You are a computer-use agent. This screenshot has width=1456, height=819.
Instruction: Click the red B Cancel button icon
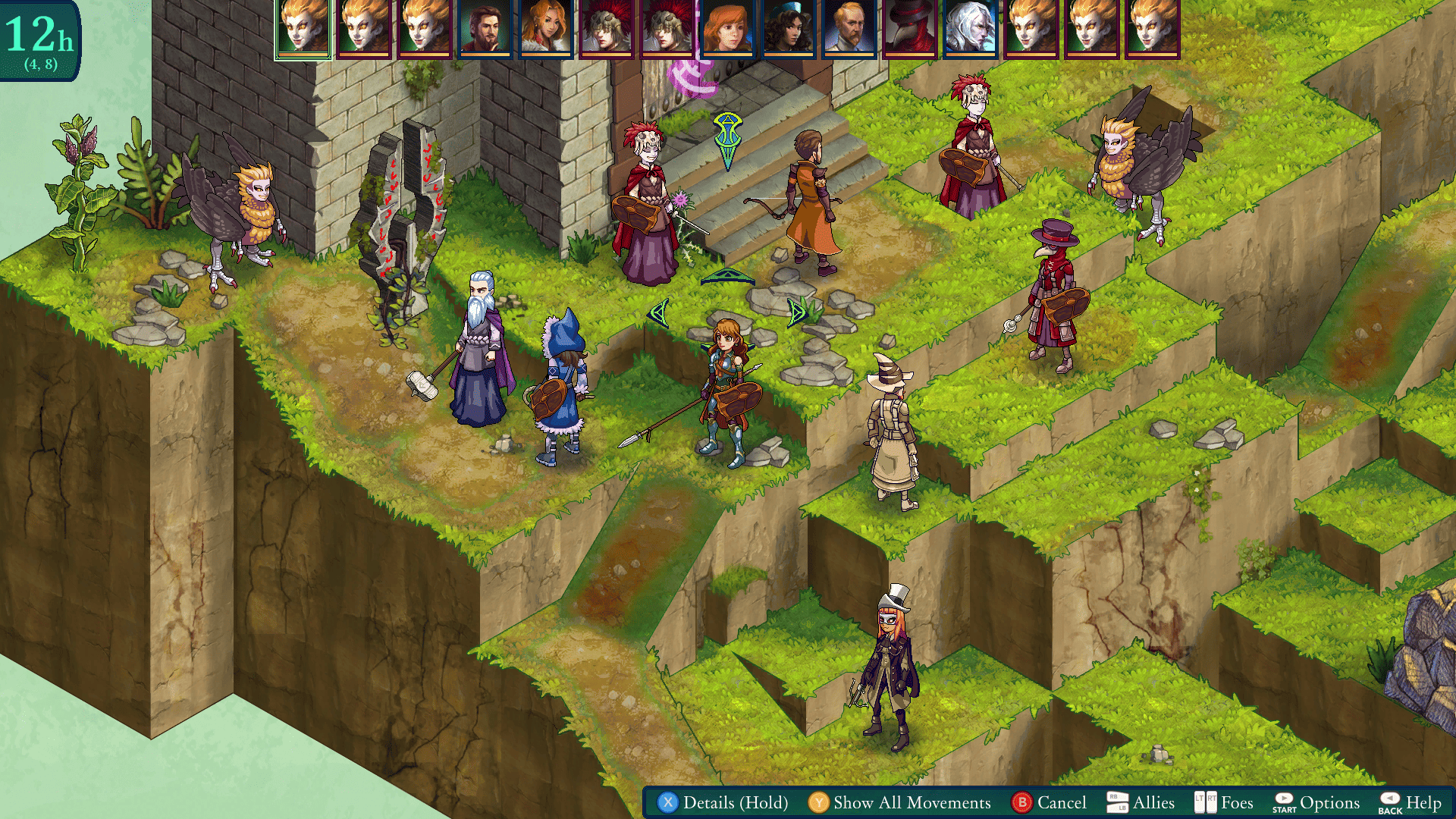tap(1024, 802)
